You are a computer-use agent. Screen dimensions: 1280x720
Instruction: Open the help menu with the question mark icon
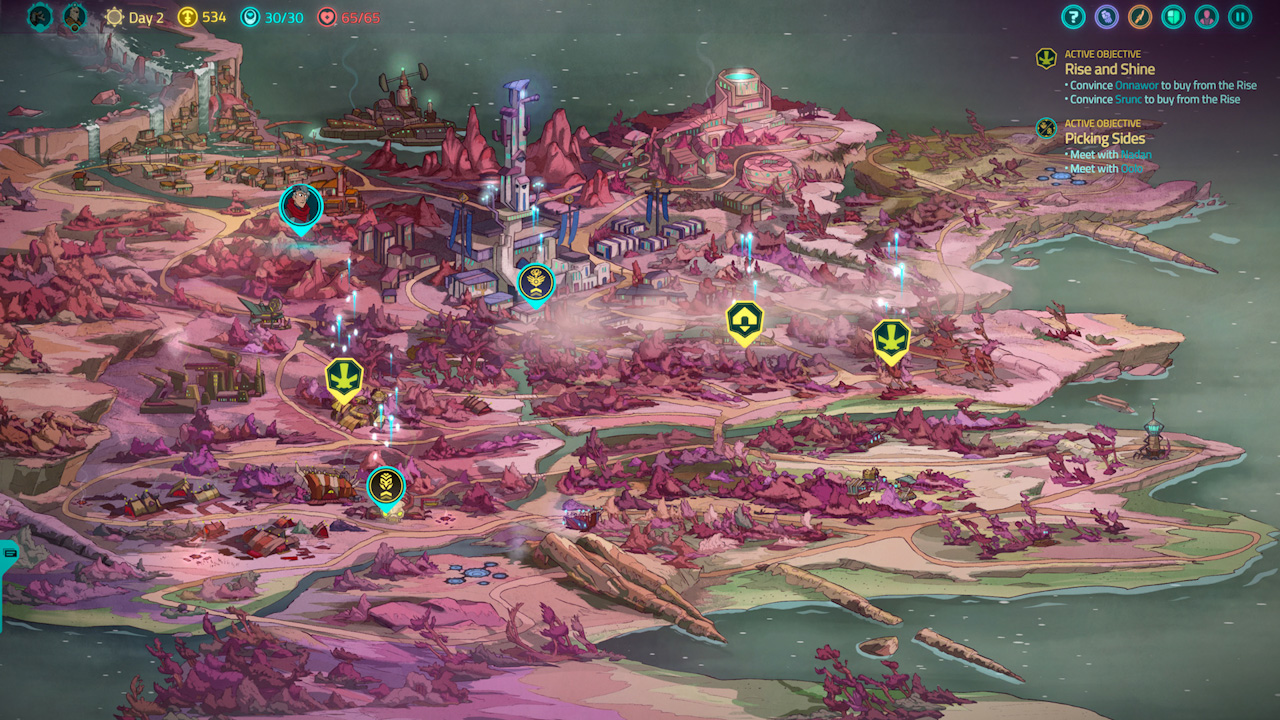click(1073, 17)
